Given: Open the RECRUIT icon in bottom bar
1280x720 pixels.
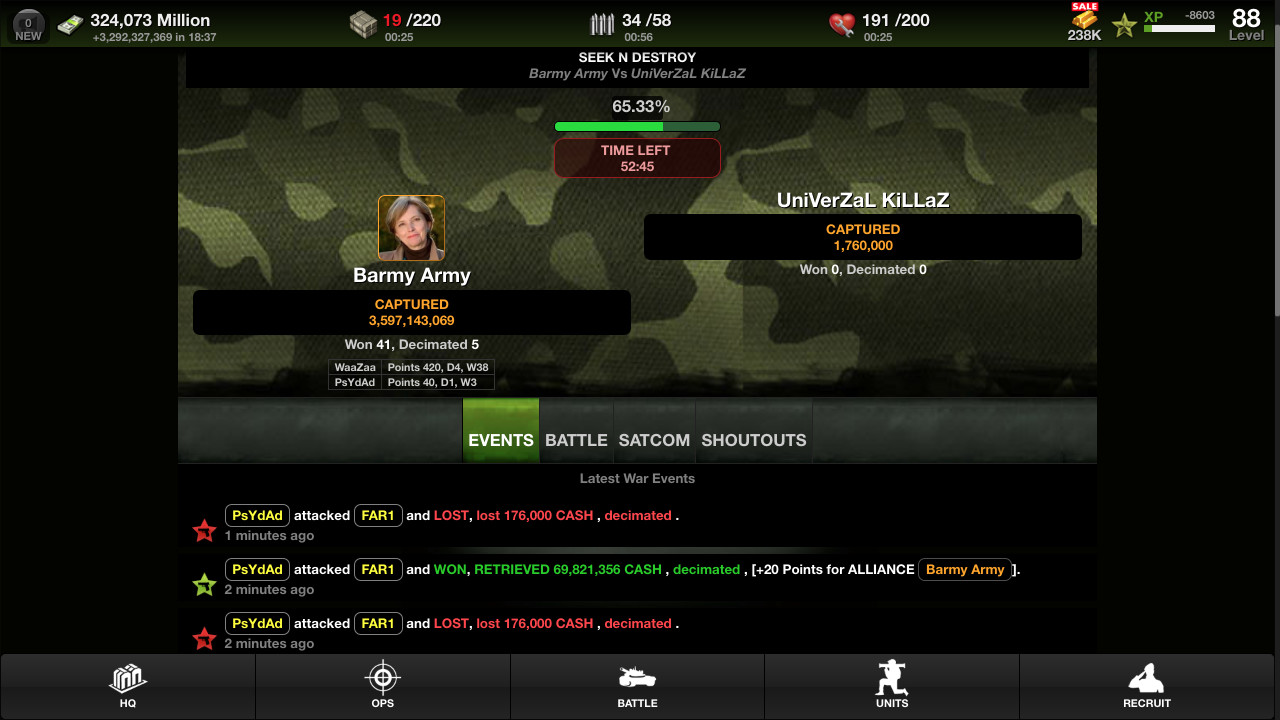Looking at the screenshot, I should click(x=1146, y=685).
